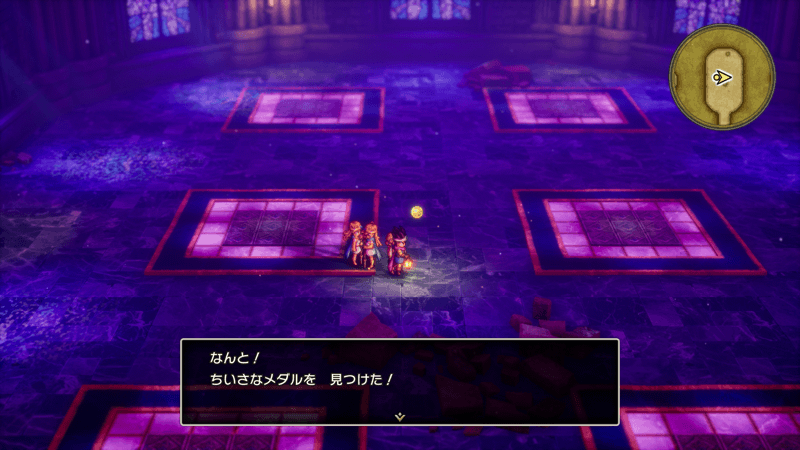Open the circular minimap

(722, 77)
